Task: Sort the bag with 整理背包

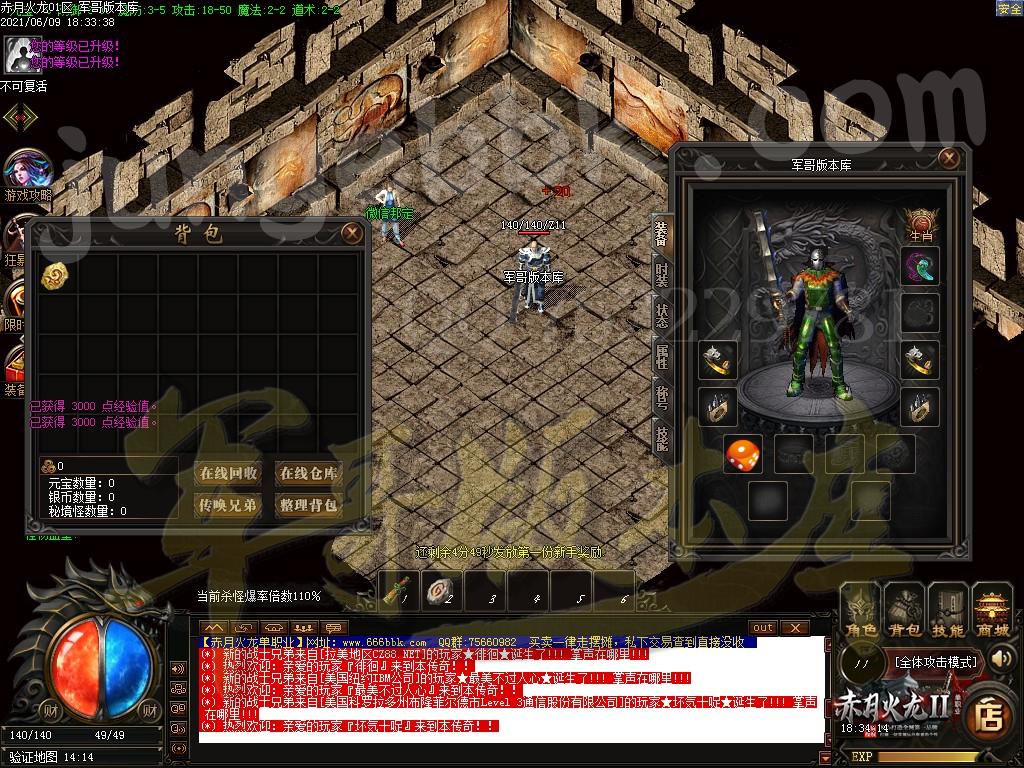Action: (x=309, y=505)
